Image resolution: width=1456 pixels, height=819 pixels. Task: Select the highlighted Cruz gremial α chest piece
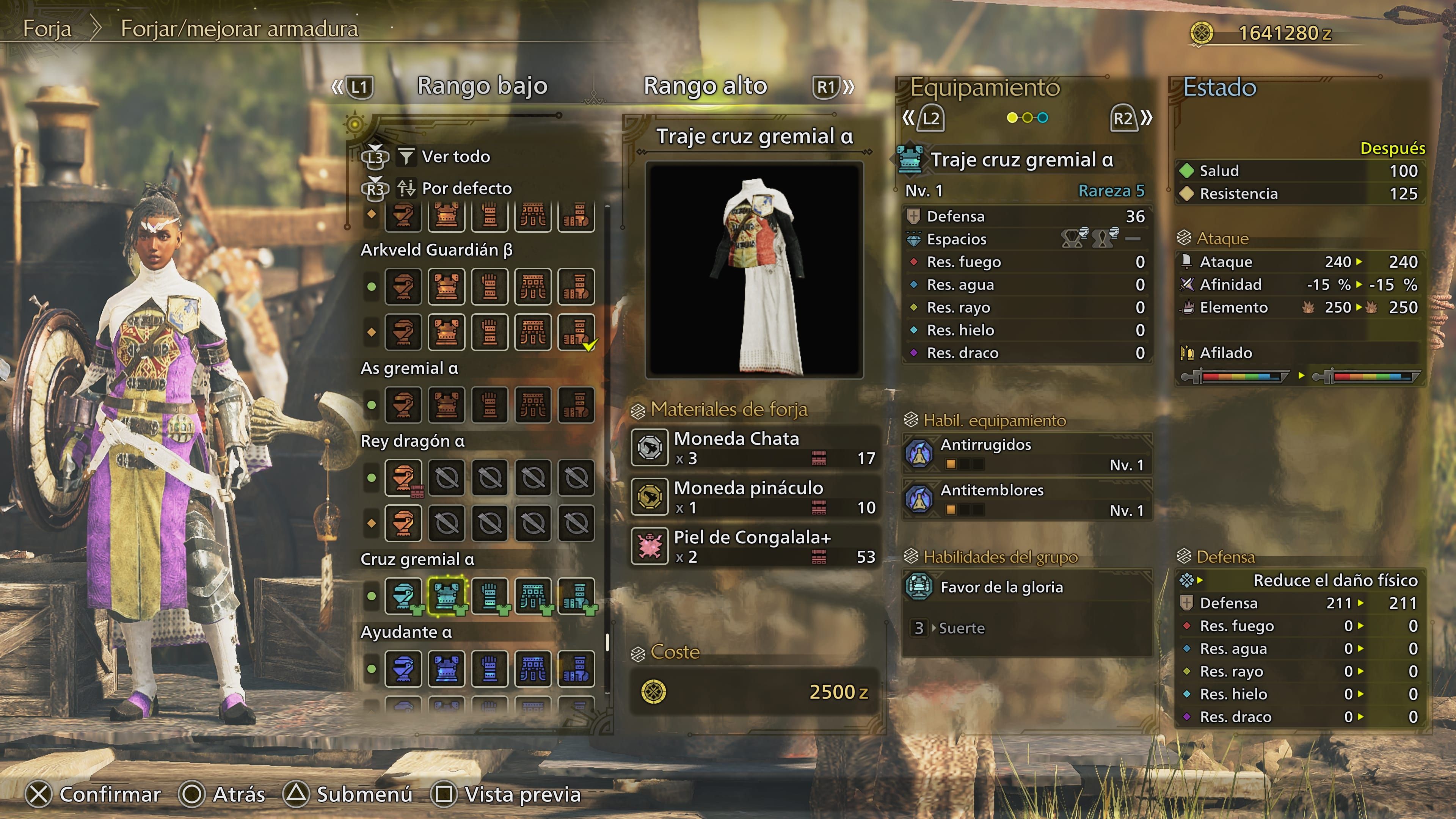coord(447,596)
